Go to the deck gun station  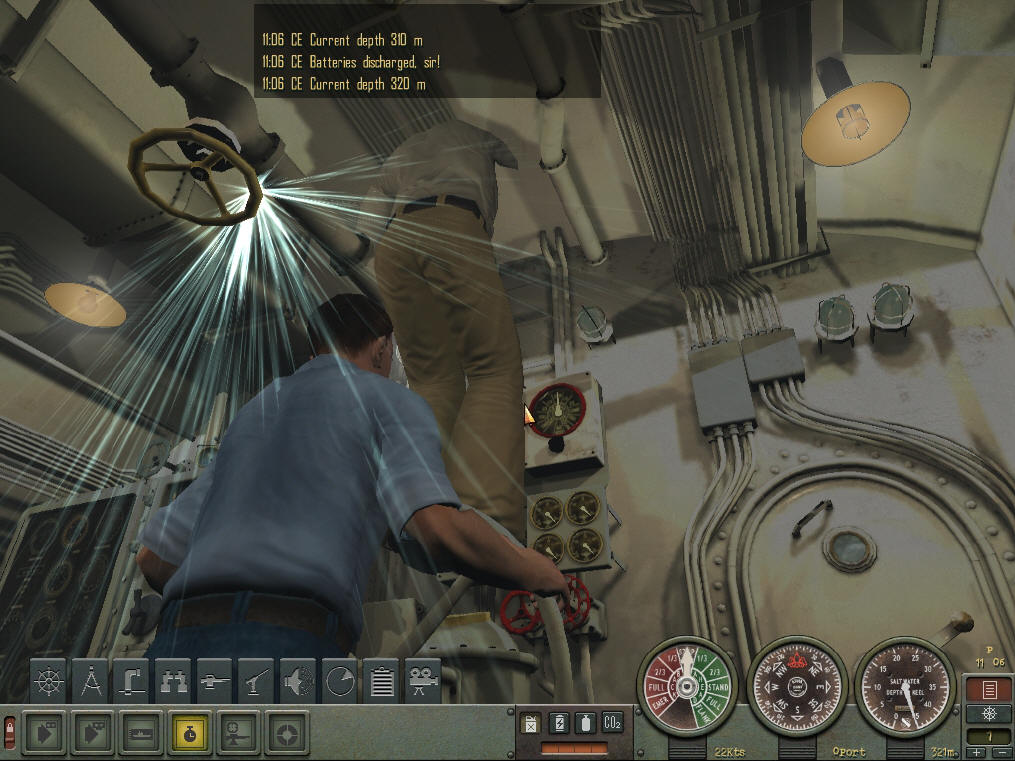pyautogui.click(x=216, y=681)
